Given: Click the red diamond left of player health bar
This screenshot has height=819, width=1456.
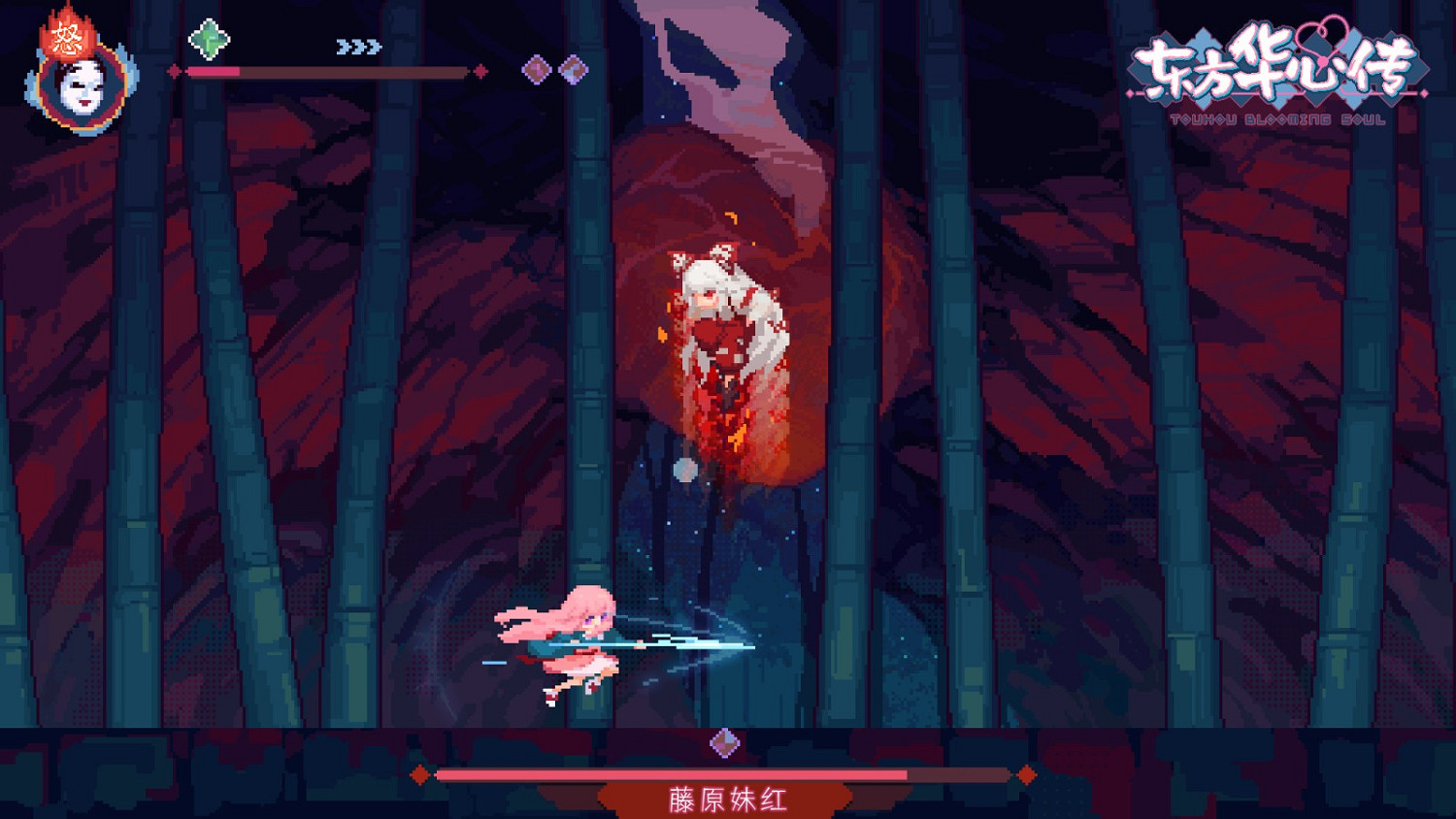Looking at the screenshot, I should 175,70.
